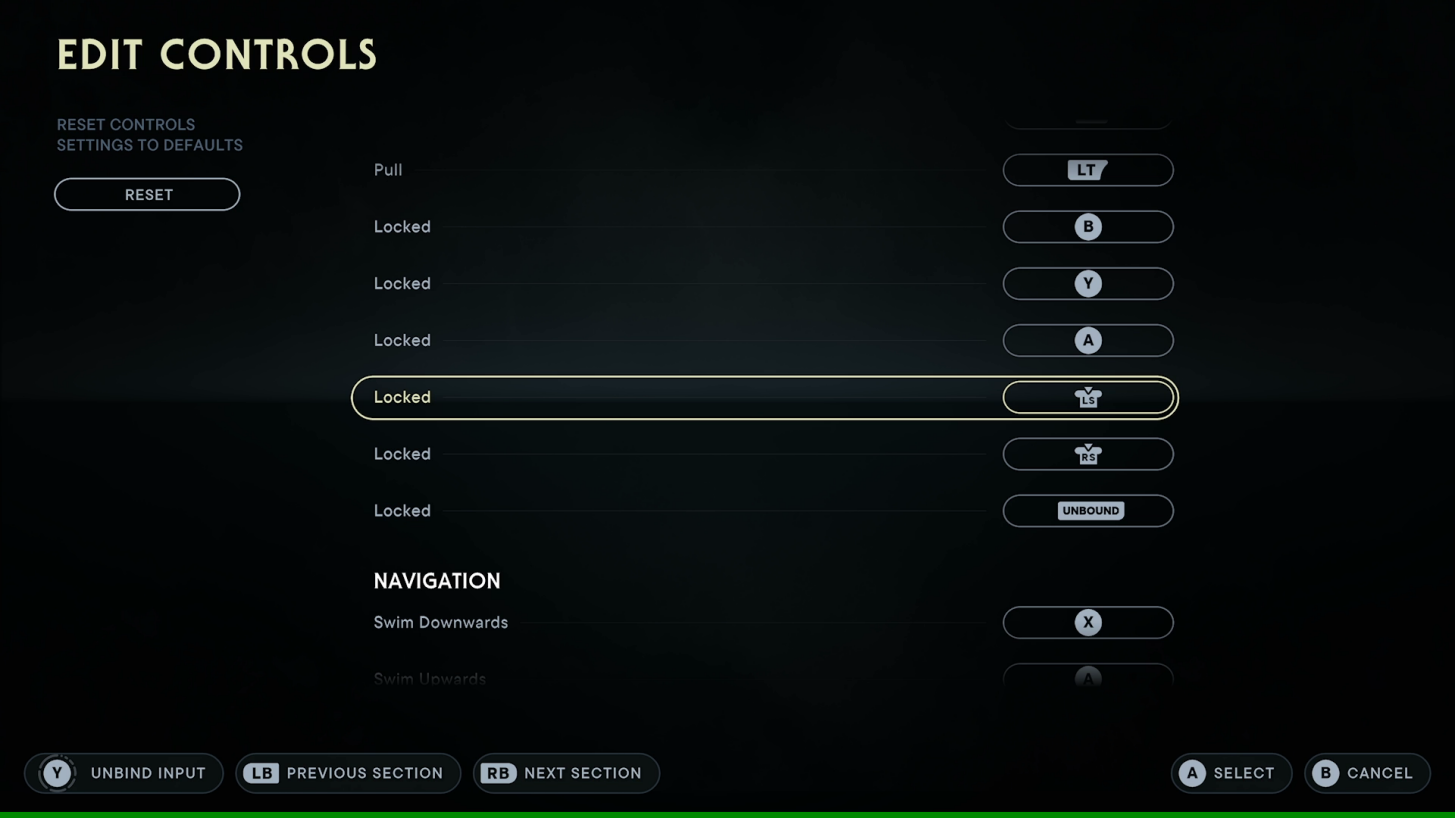Select Unbind Input at the bottom bar
This screenshot has width=1455, height=818.
[x=124, y=772]
